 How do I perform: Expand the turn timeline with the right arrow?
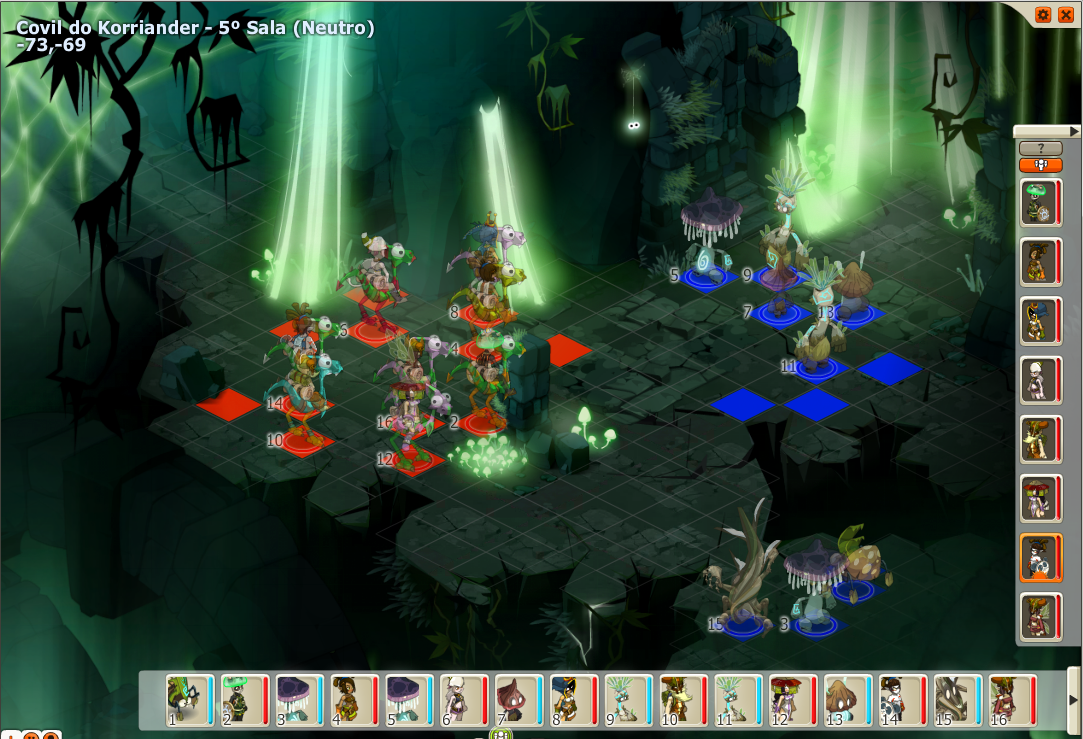[x=1074, y=699]
